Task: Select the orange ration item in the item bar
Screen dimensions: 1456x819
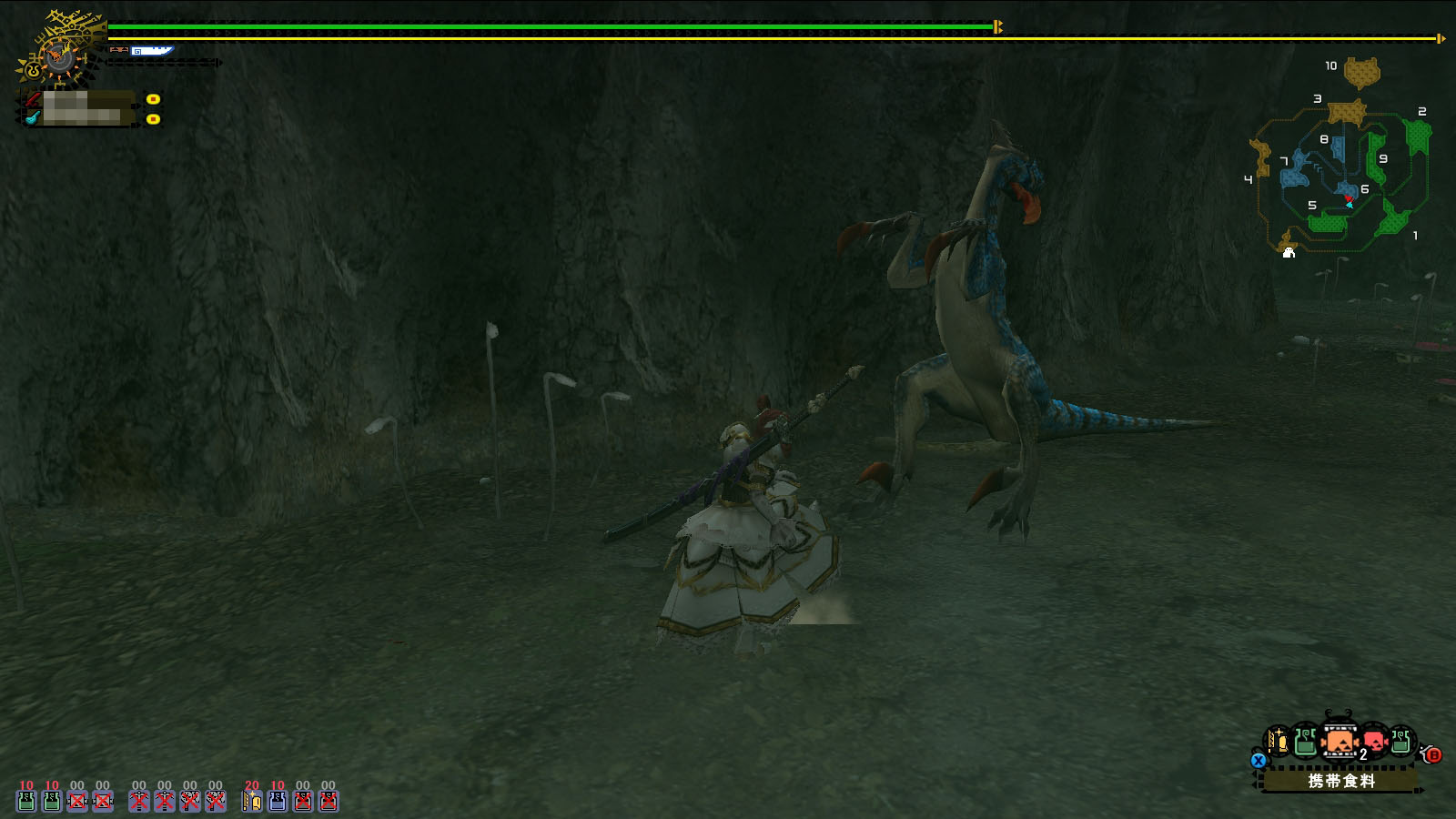Action: pyautogui.click(x=1339, y=742)
